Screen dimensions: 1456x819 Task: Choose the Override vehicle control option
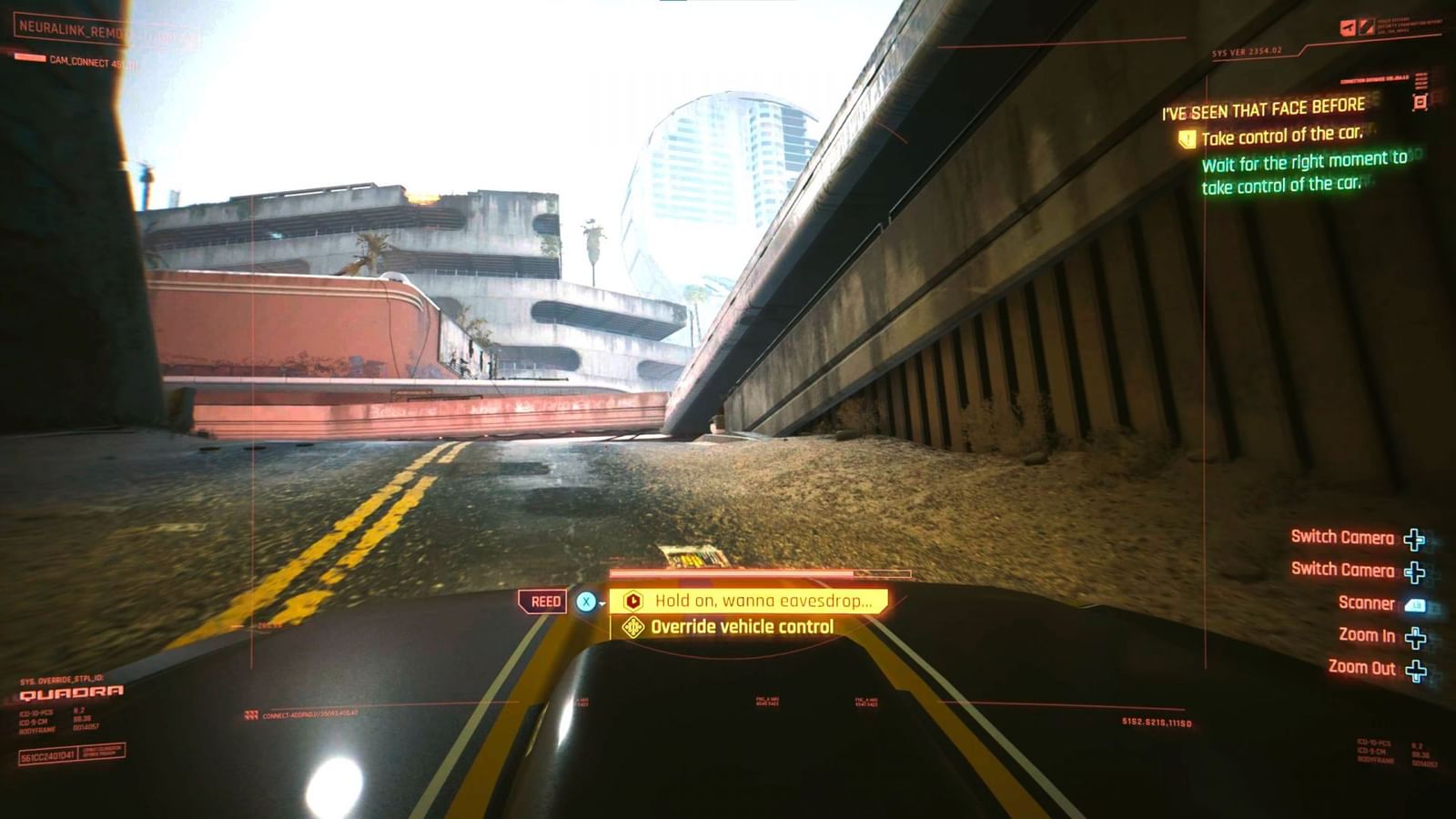(x=742, y=626)
